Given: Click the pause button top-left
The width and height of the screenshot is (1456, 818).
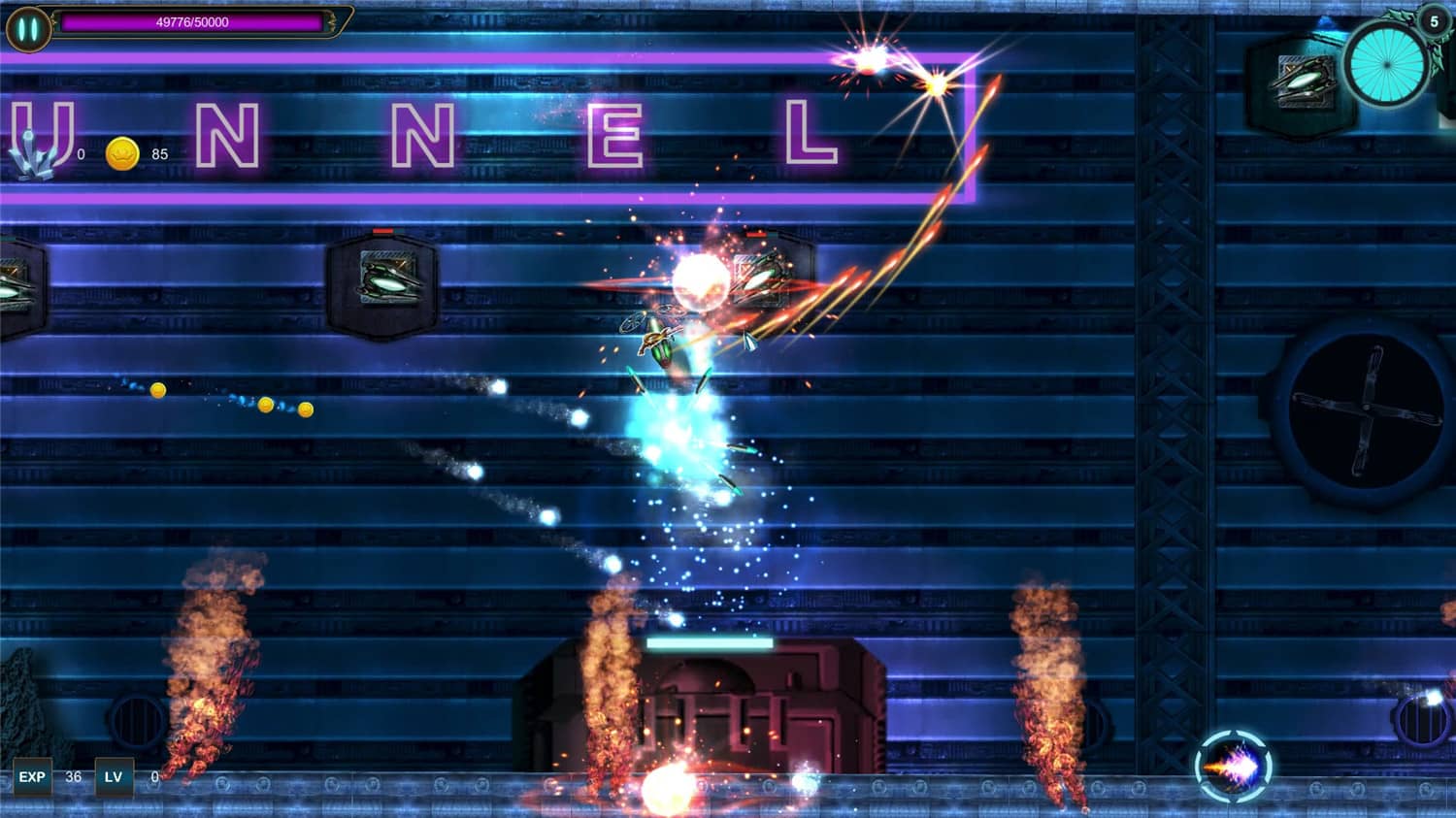Looking at the screenshot, I should tap(27, 26).
